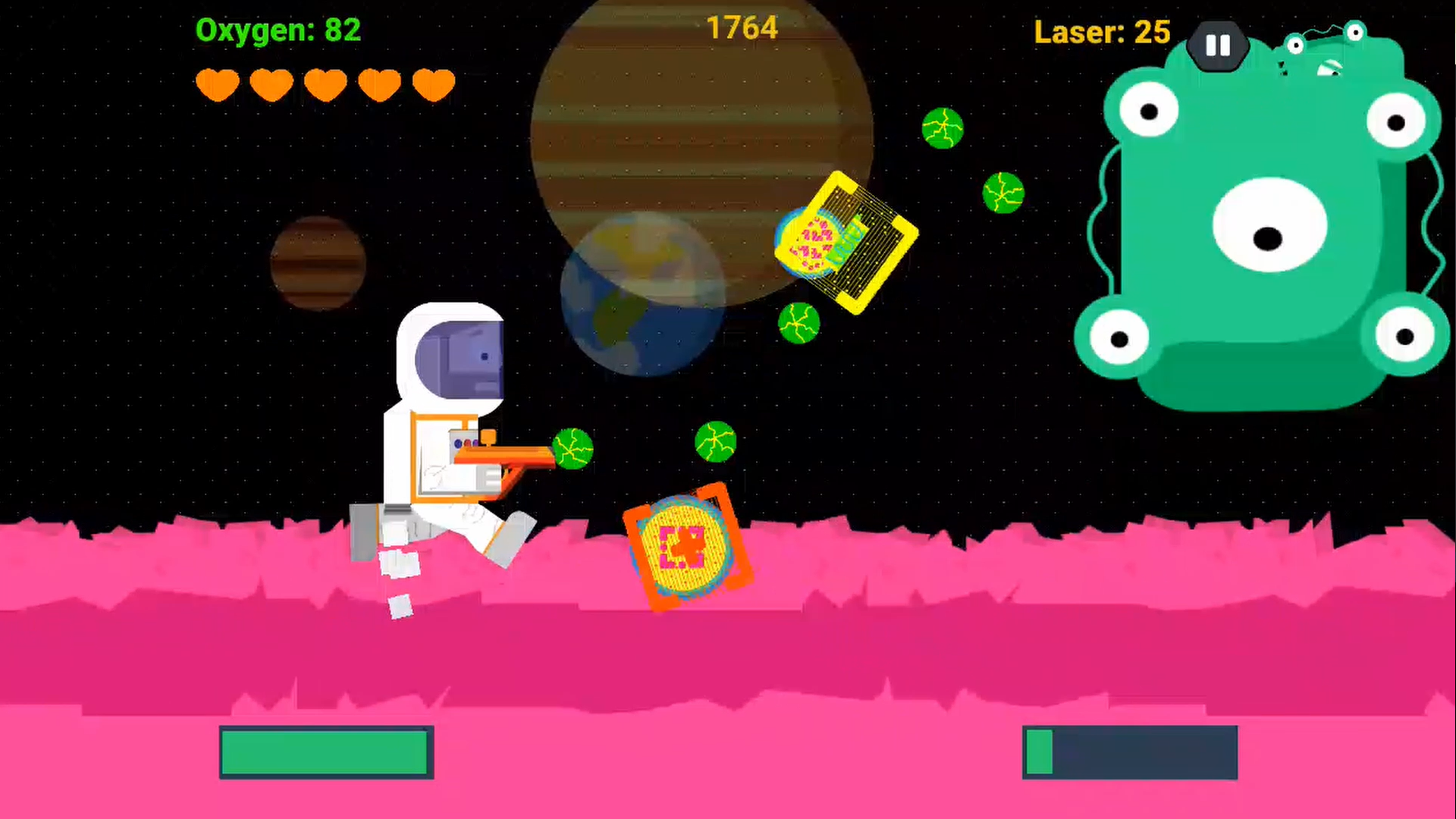Click the green asteroid beside the laser gun
The width and height of the screenshot is (1456, 819).
(x=573, y=450)
